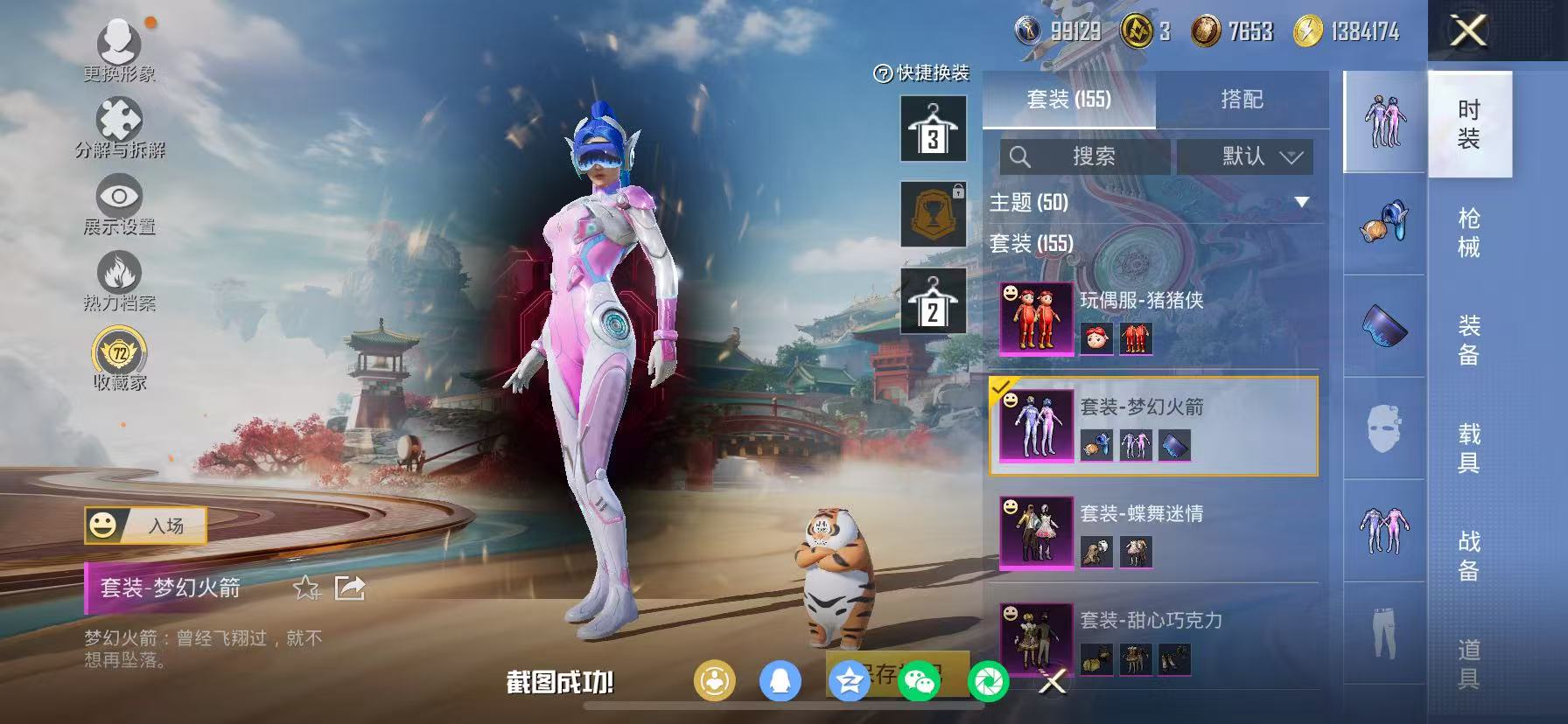Switch to the 搭配 tab
1568x724 pixels.
(1242, 99)
